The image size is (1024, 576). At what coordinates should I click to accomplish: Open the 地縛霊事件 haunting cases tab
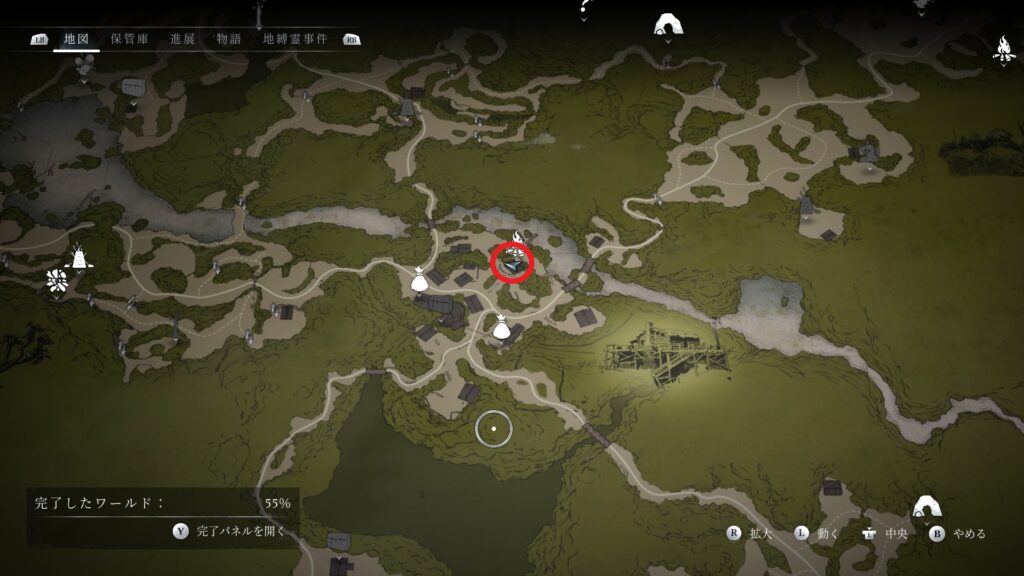pos(295,39)
